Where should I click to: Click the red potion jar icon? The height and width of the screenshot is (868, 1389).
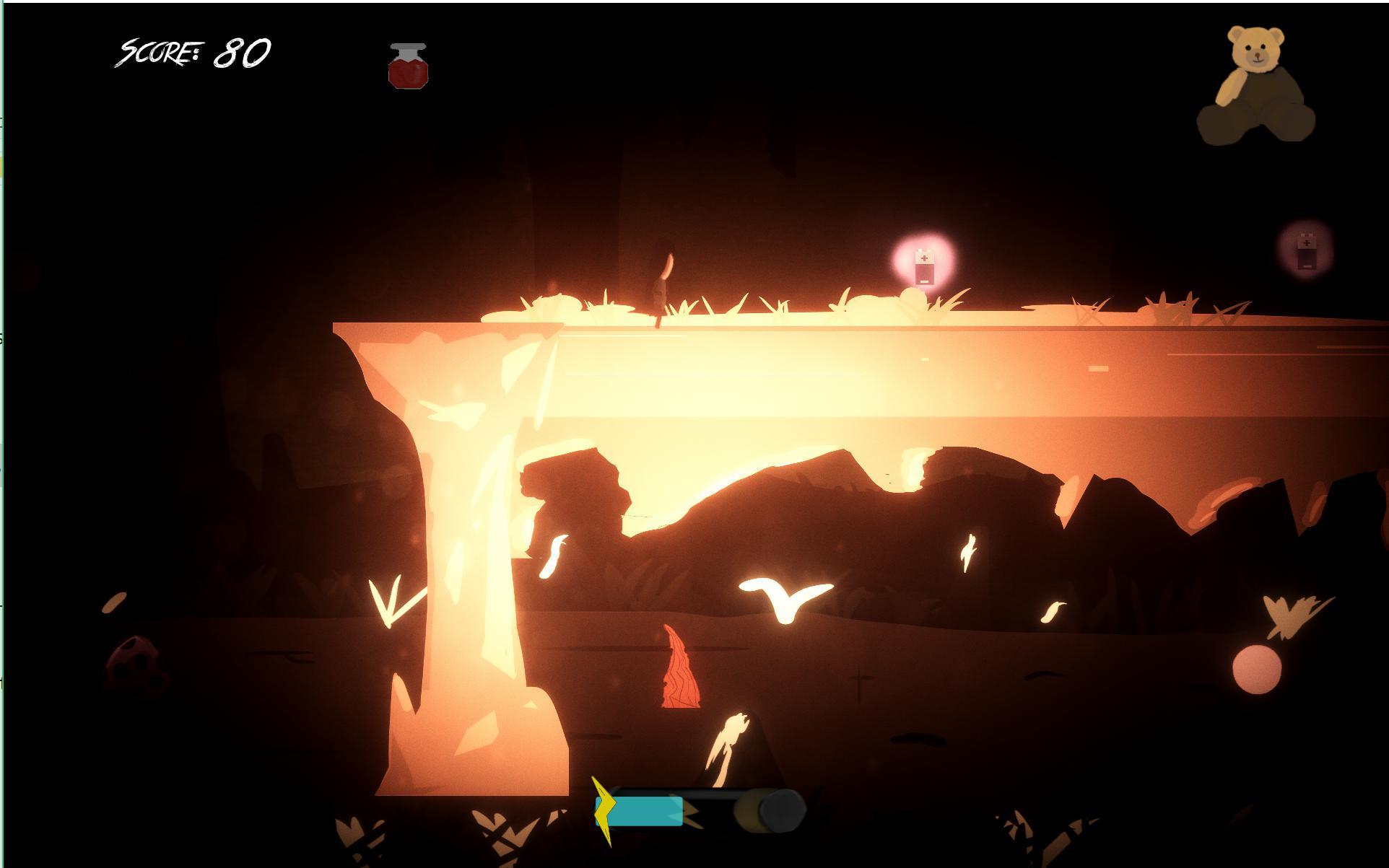point(408,67)
